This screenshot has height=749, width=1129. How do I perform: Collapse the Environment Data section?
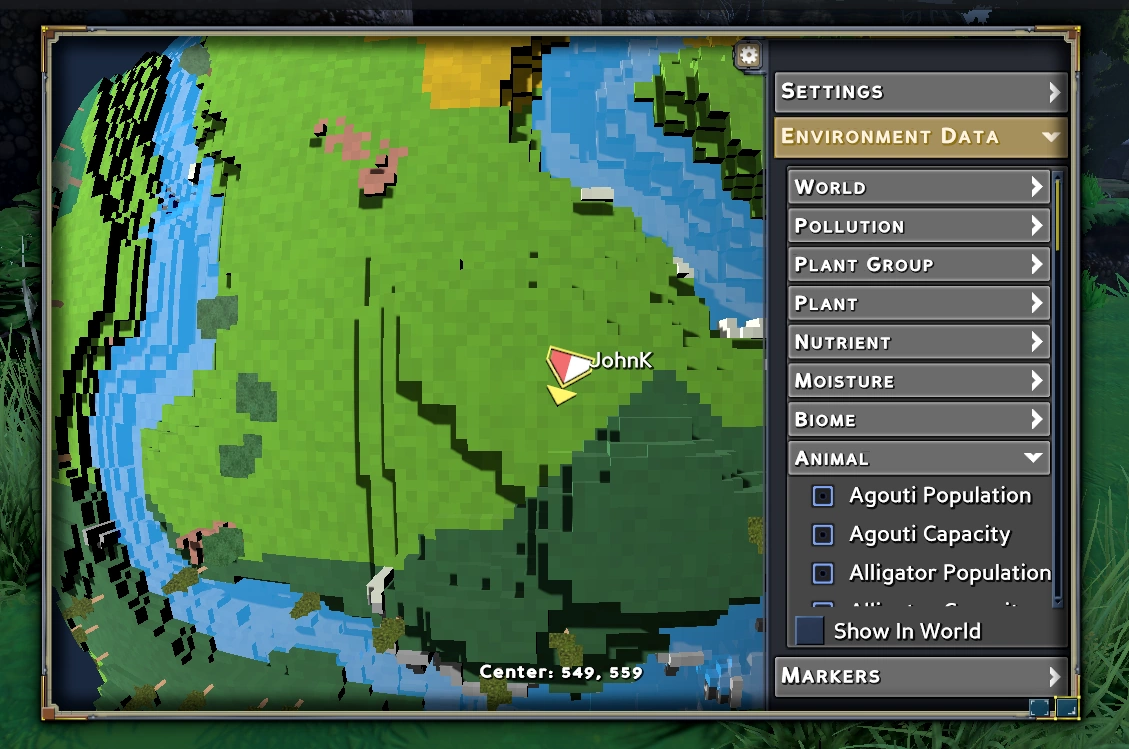(920, 137)
